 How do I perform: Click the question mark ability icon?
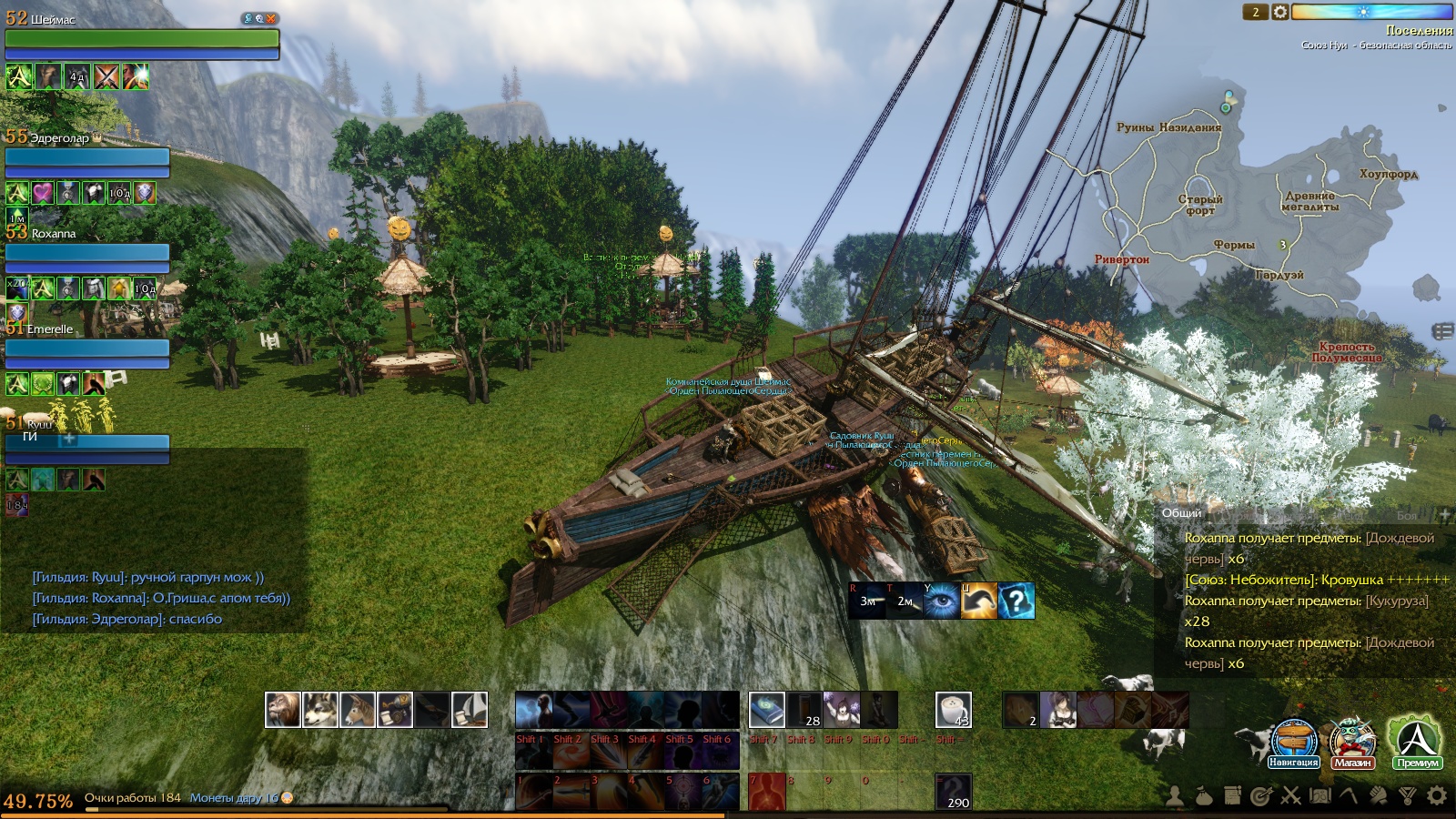click(1016, 601)
